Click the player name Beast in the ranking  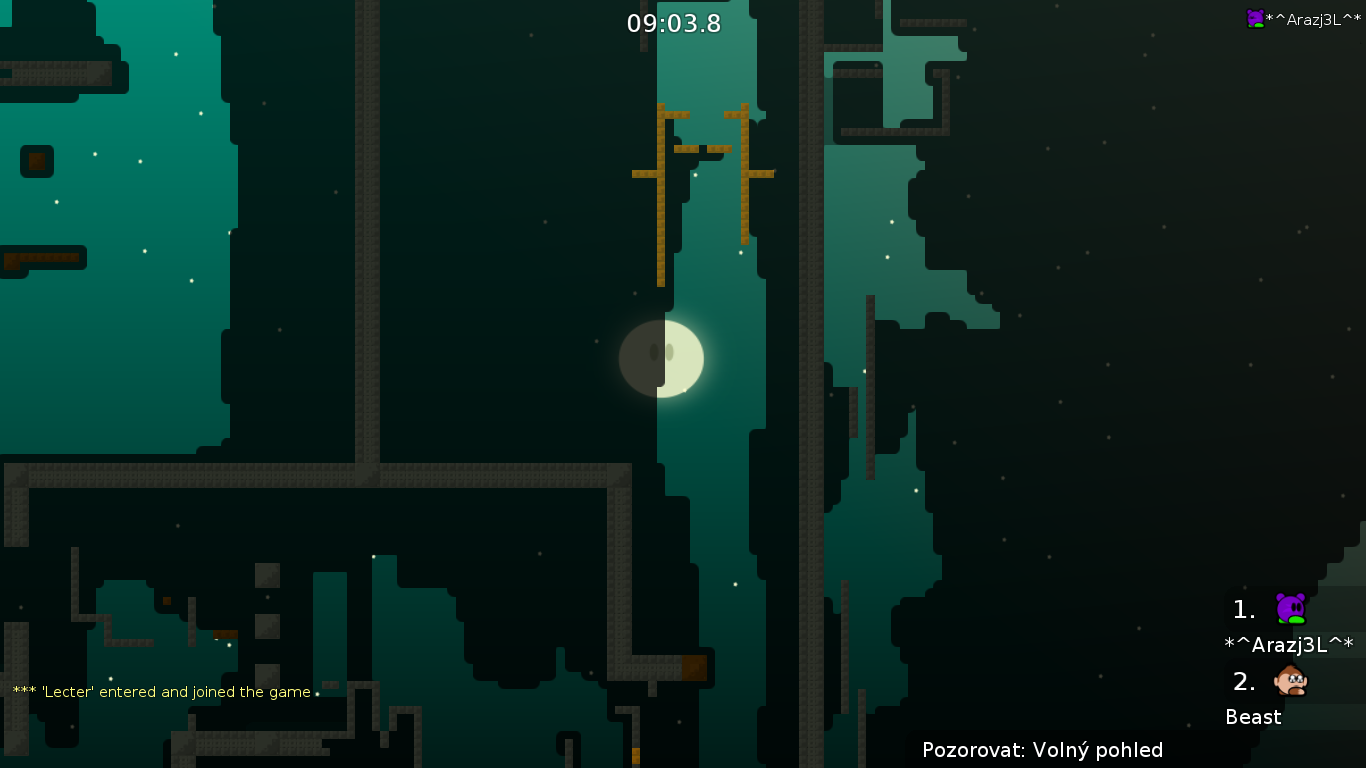1253,717
